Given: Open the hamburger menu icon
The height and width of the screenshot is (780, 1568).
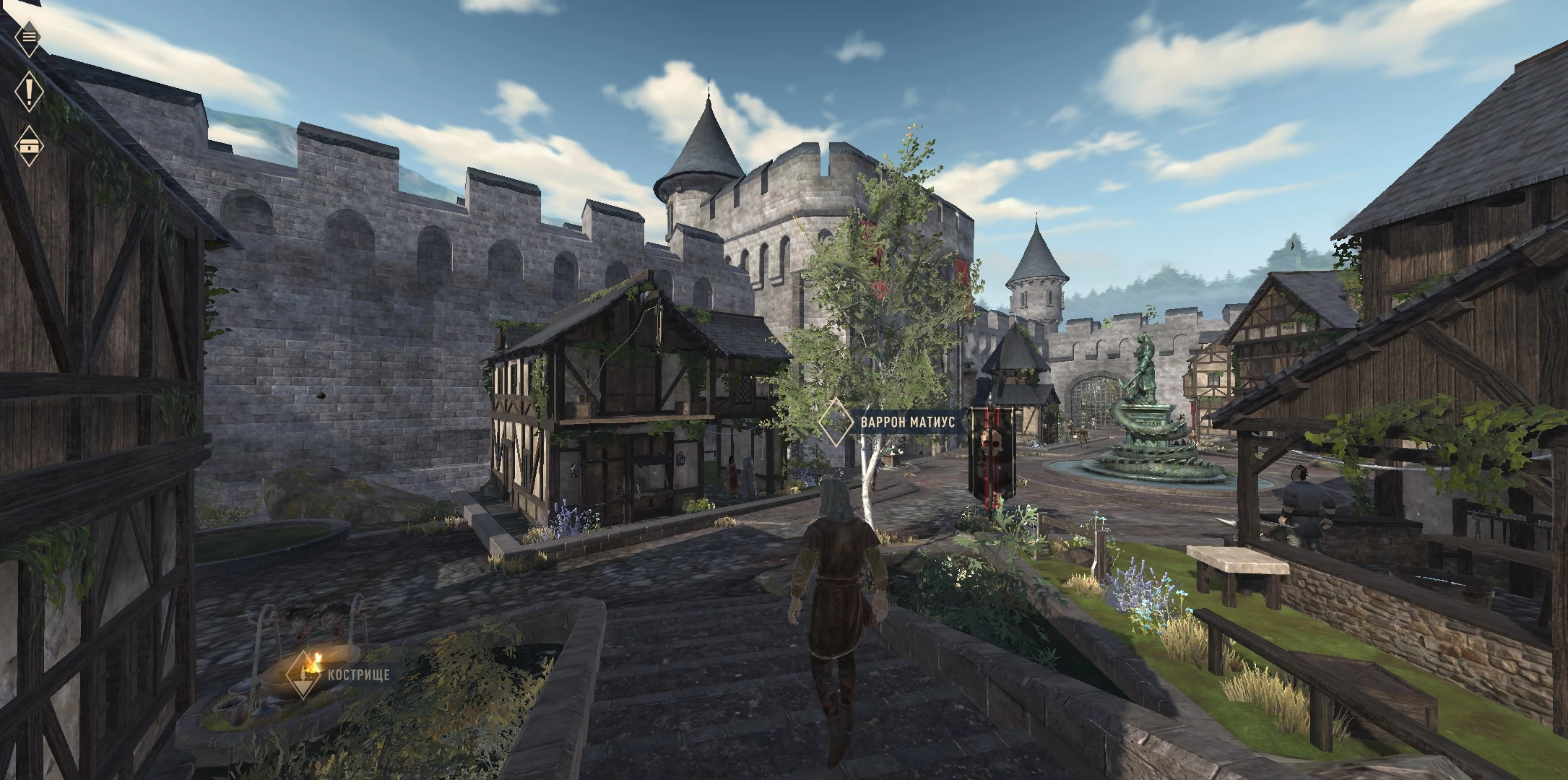Looking at the screenshot, I should click(28, 35).
